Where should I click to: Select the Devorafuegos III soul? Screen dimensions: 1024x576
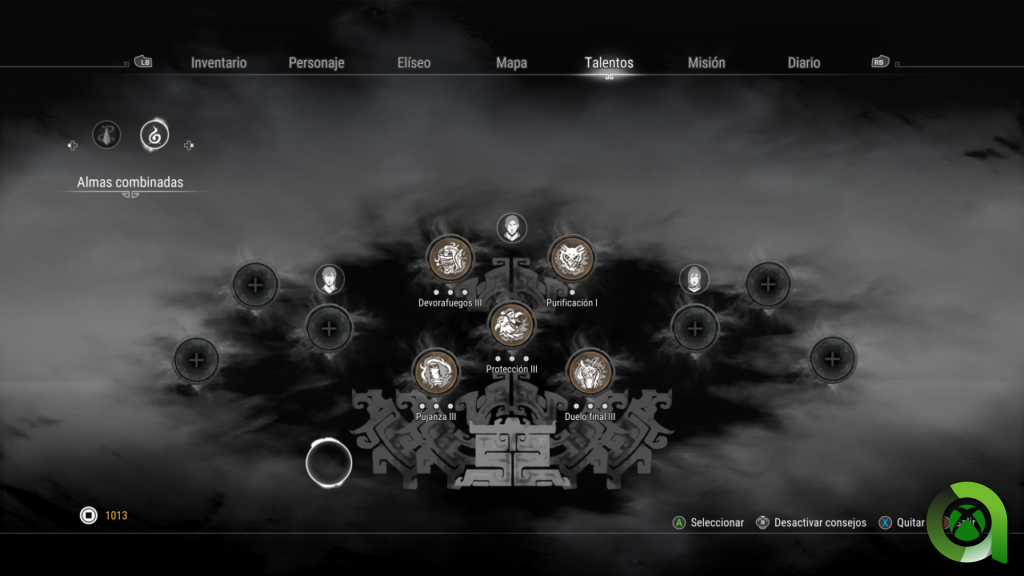[450, 259]
